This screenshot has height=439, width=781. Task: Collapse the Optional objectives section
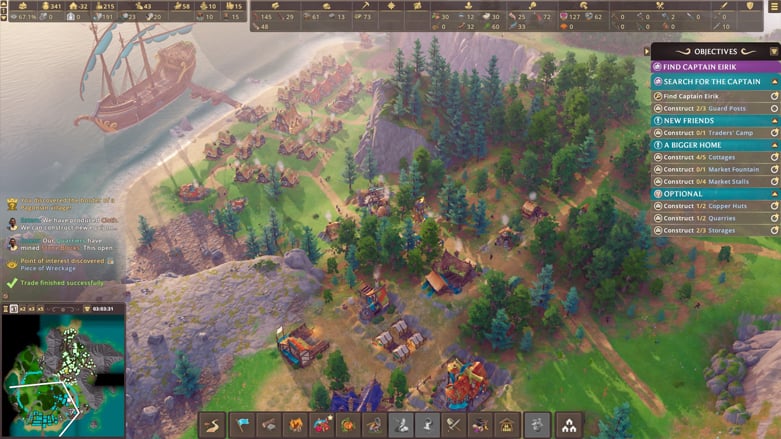tap(773, 194)
